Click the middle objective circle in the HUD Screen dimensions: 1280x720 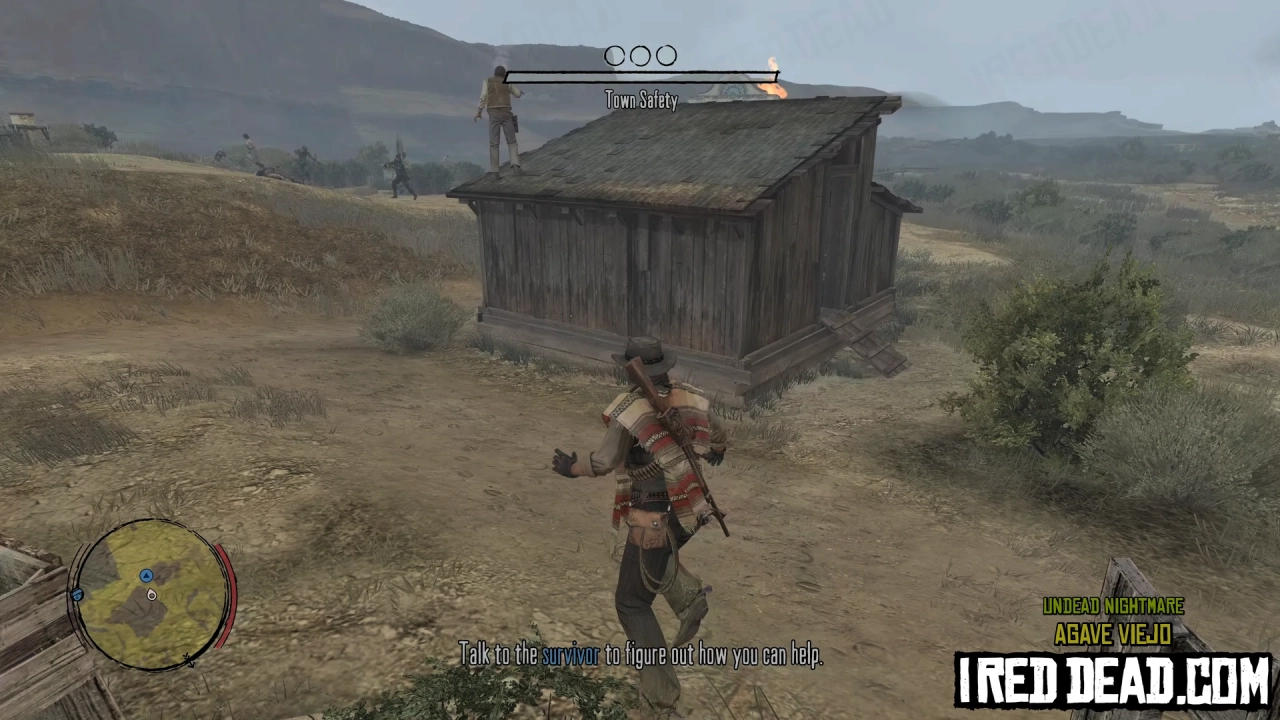point(640,56)
